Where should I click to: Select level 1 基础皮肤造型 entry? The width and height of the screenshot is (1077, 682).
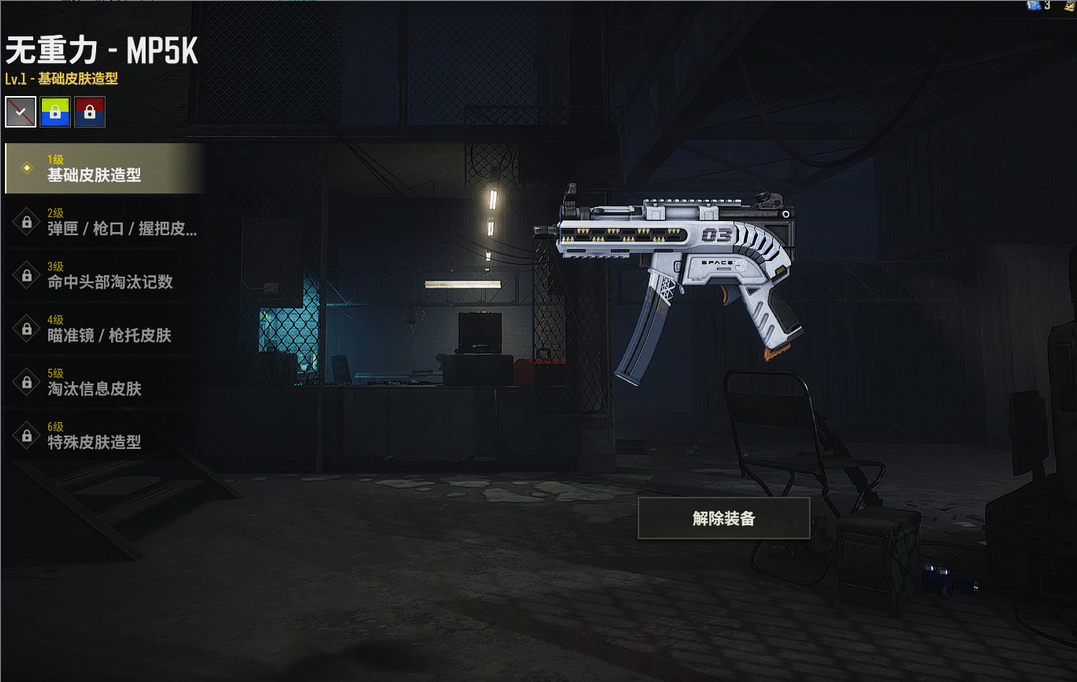click(x=104, y=168)
